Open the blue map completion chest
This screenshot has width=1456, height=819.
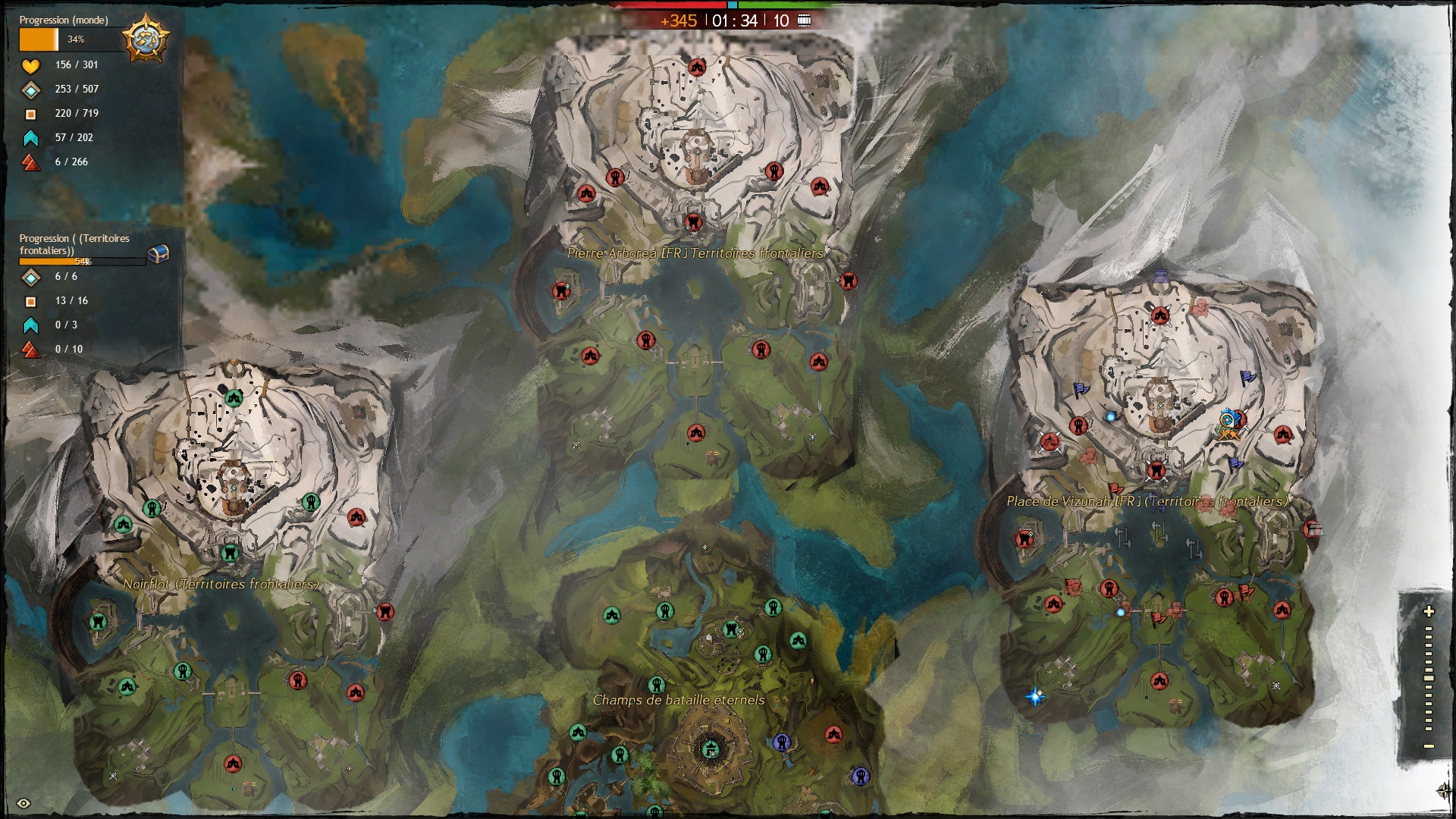coord(158,255)
